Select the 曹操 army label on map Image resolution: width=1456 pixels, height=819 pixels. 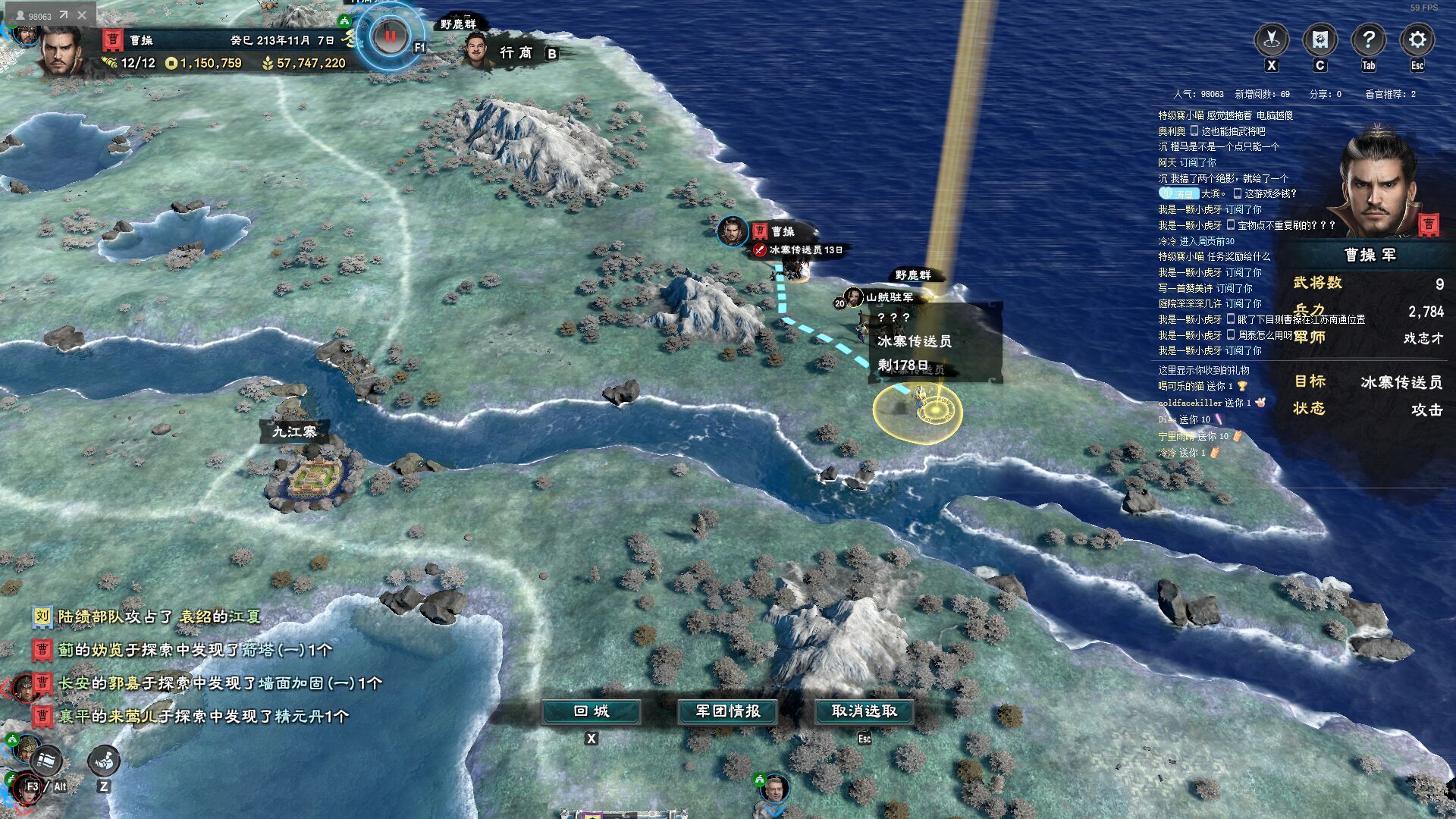click(783, 231)
